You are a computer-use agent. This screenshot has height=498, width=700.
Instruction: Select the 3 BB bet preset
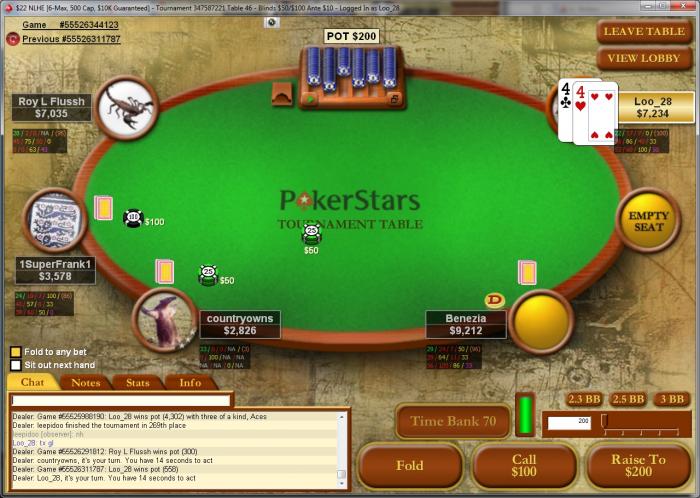[672, 400]
